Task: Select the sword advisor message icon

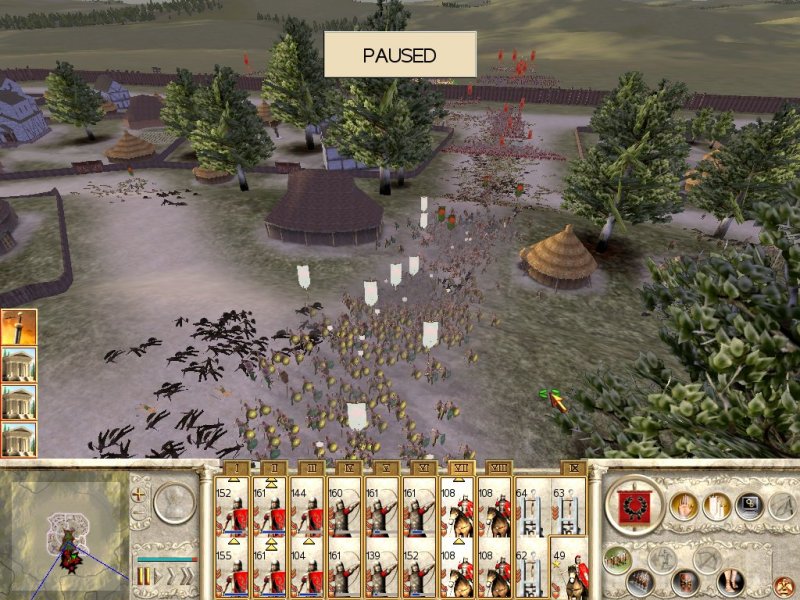Action: click(x=18, y=327)
